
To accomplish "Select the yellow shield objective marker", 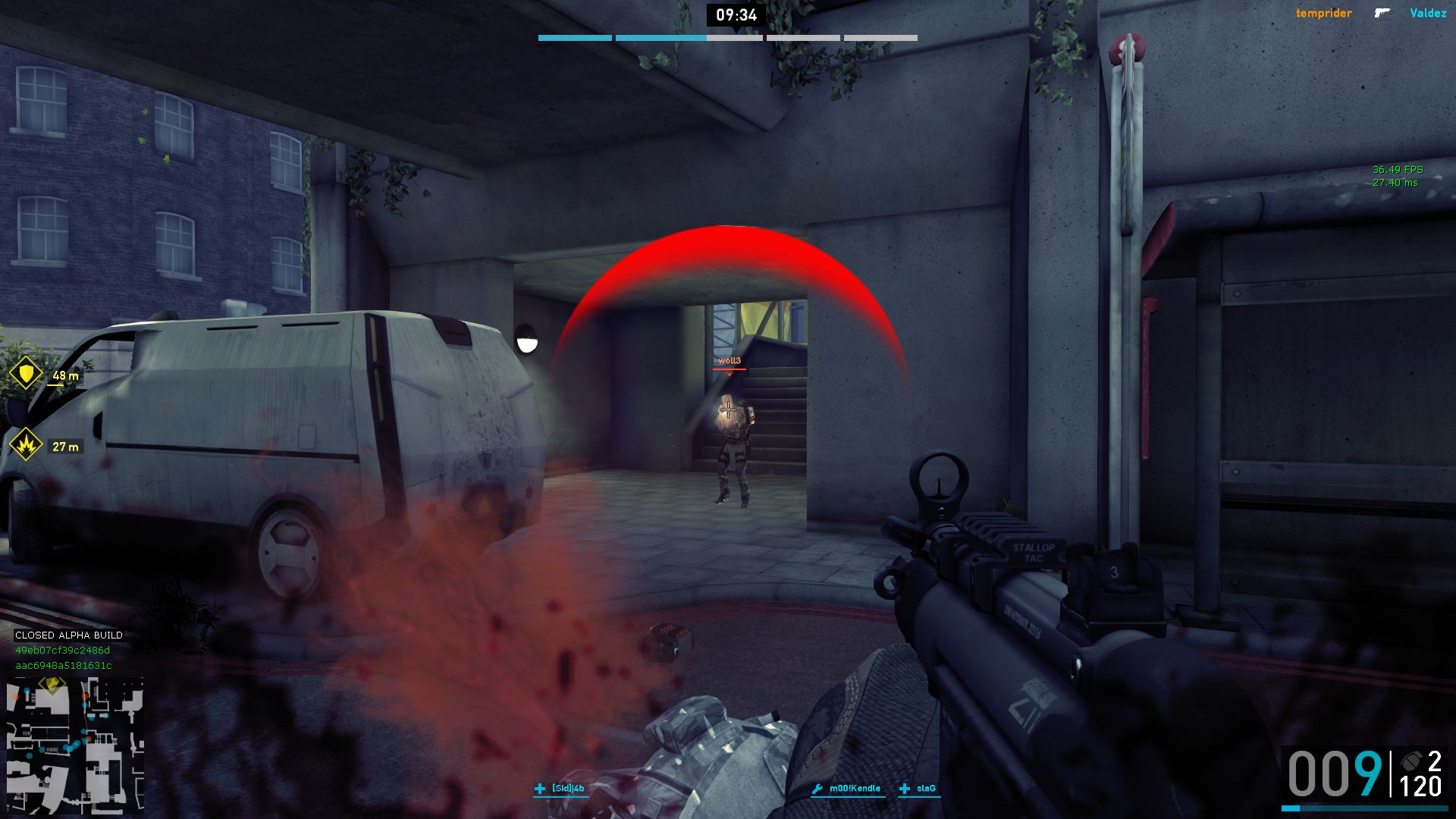I will (x=27, y=374).
